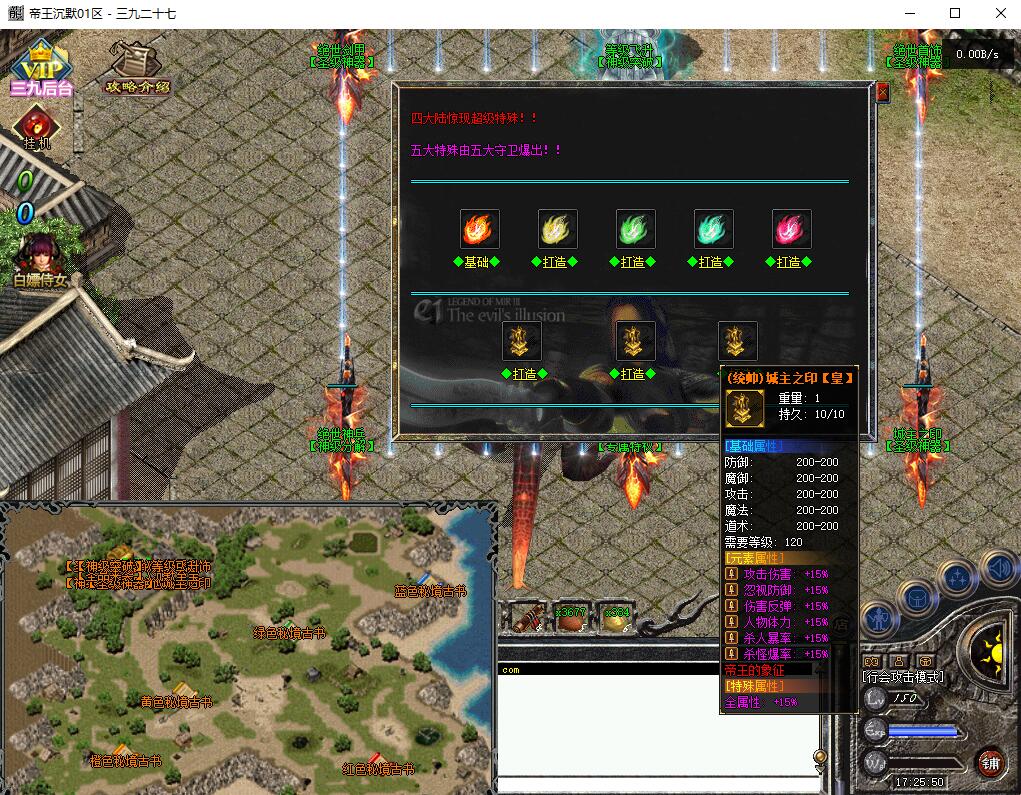Switch the 行会攻击模式 attack mode label

pos(903,677)
